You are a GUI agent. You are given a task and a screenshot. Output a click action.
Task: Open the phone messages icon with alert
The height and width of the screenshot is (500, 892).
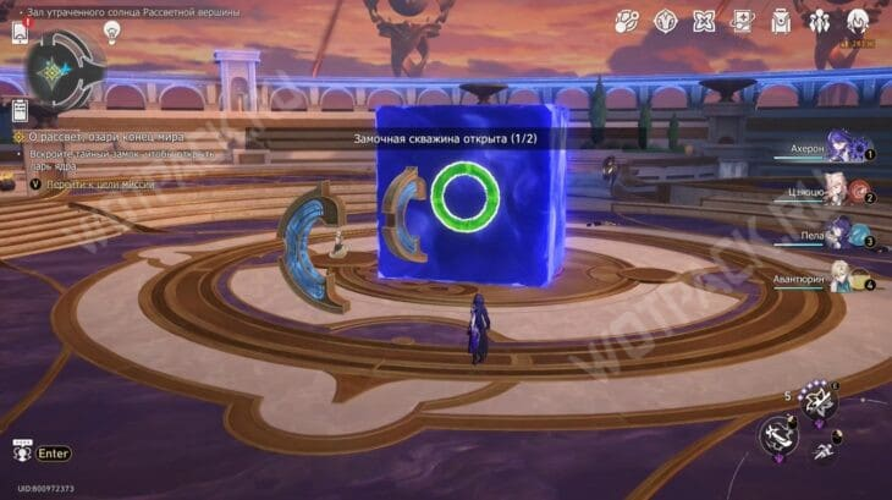point(20,31)
